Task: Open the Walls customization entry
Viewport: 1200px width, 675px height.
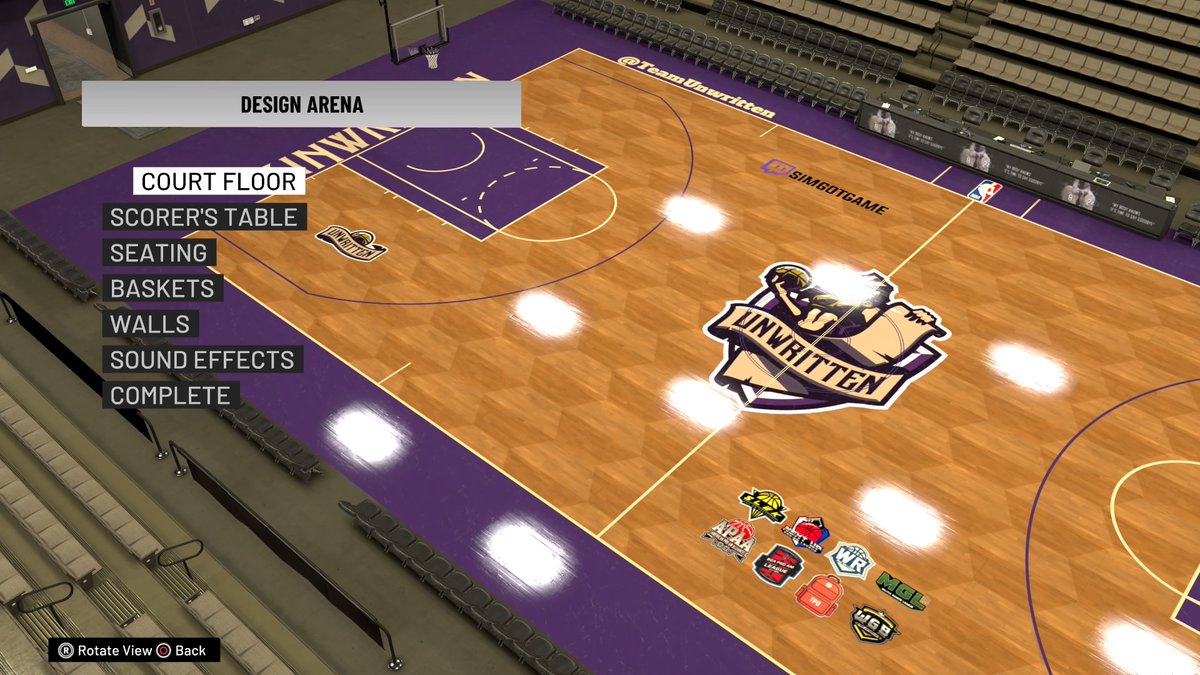Action: (x=150, y=324)
